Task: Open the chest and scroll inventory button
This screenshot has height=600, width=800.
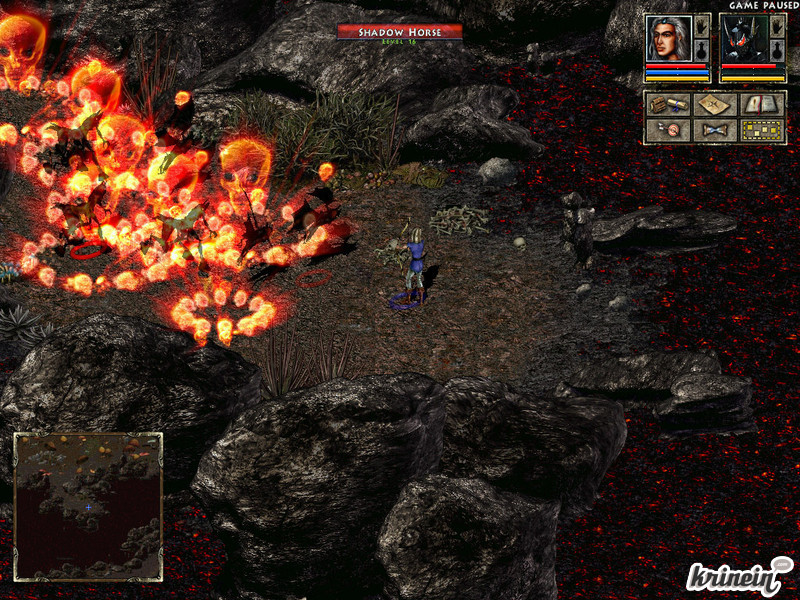Action: tap(667, 104)
